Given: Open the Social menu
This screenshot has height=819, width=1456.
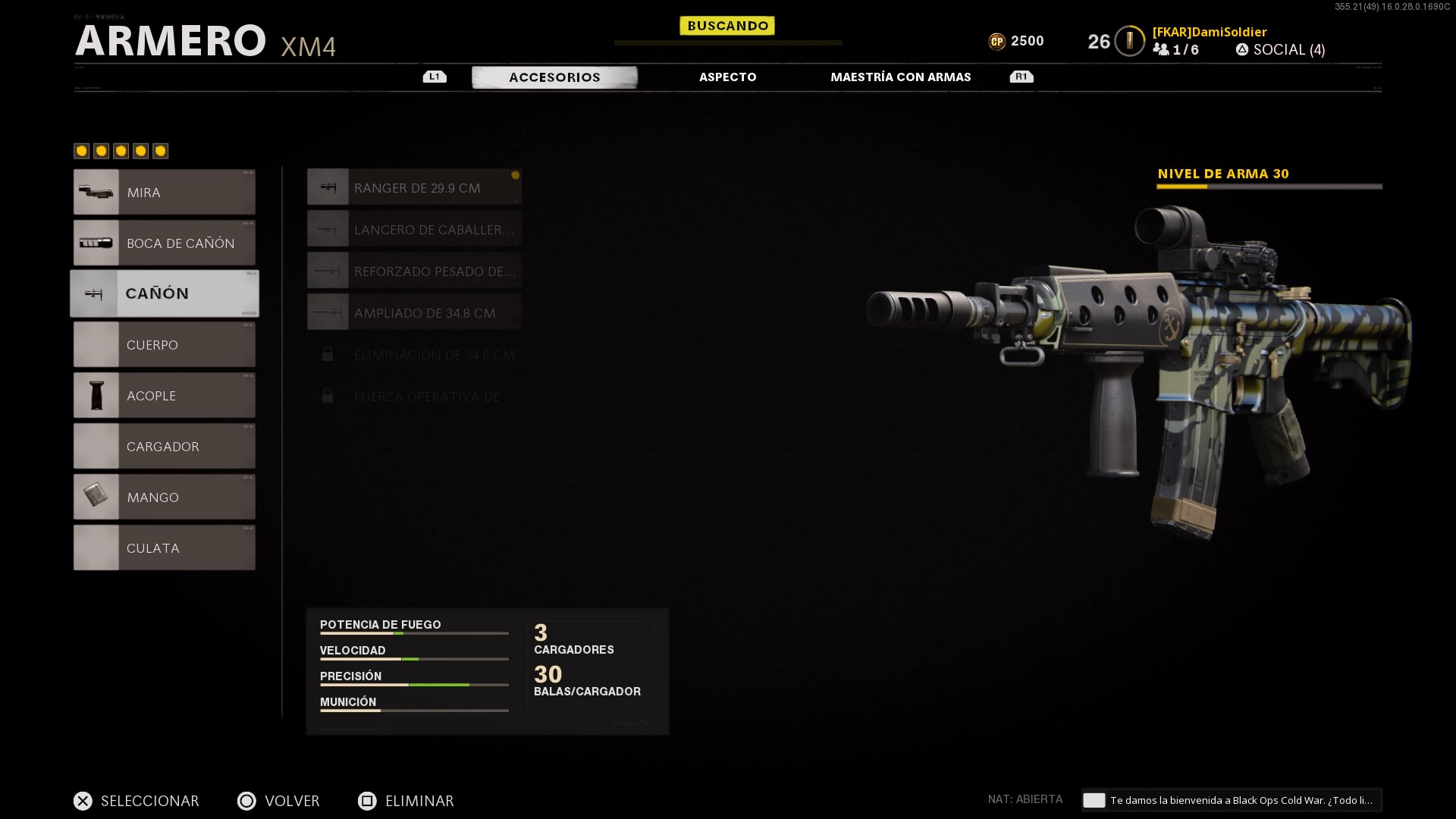Looking at the screenshot, I should [1281, 50].
